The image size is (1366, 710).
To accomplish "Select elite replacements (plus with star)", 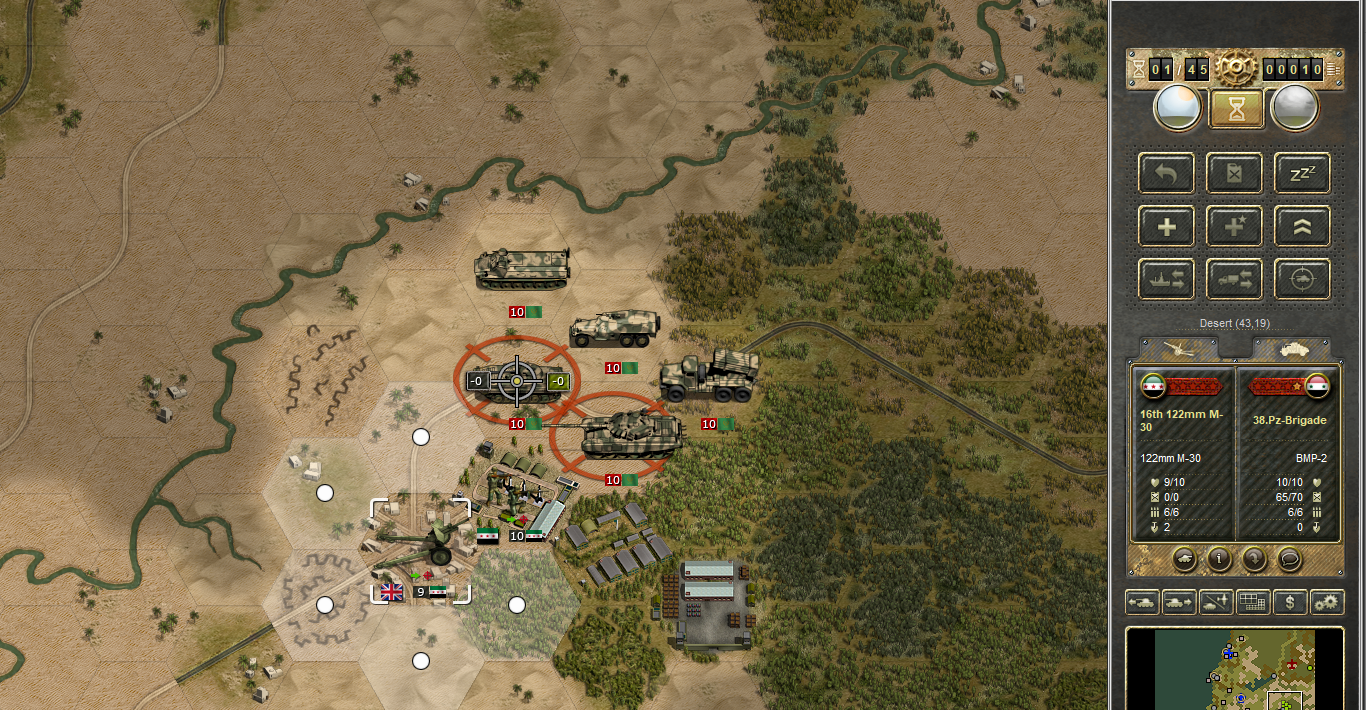I will [1234, 227].
